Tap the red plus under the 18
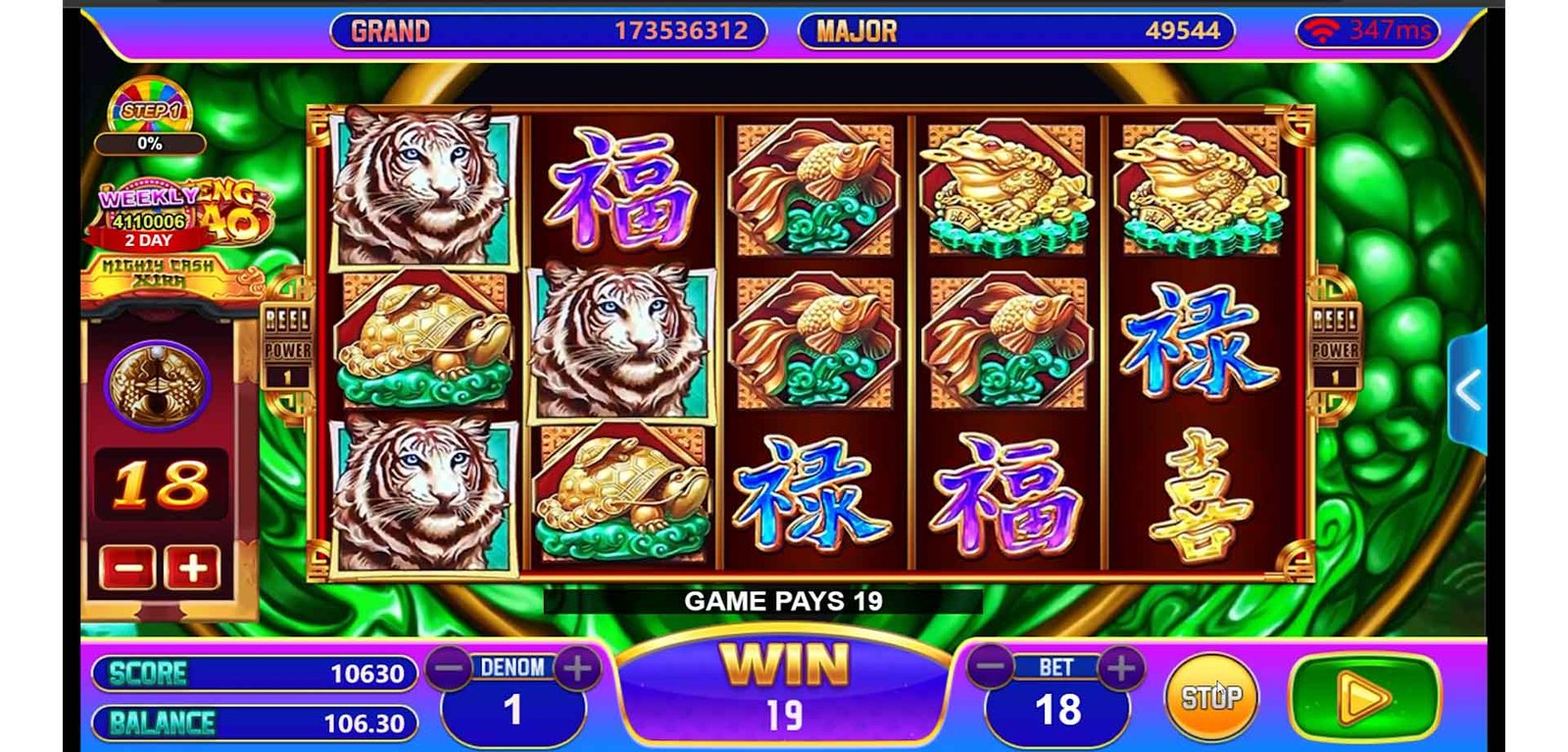This screenshot has width=1568, height=752. click(x=192, y=568)
